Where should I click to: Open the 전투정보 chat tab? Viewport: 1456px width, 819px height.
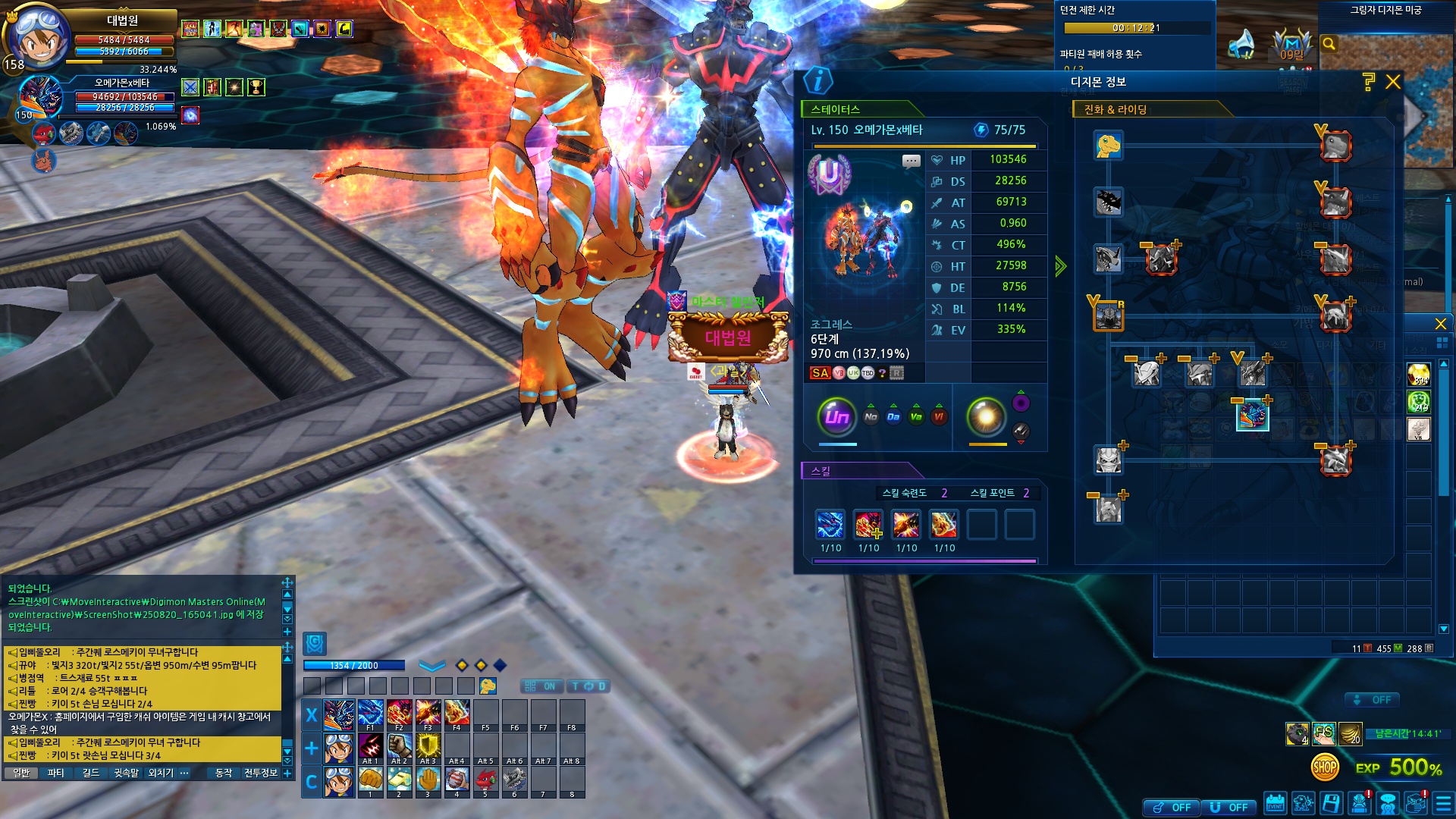coord(261,773)
